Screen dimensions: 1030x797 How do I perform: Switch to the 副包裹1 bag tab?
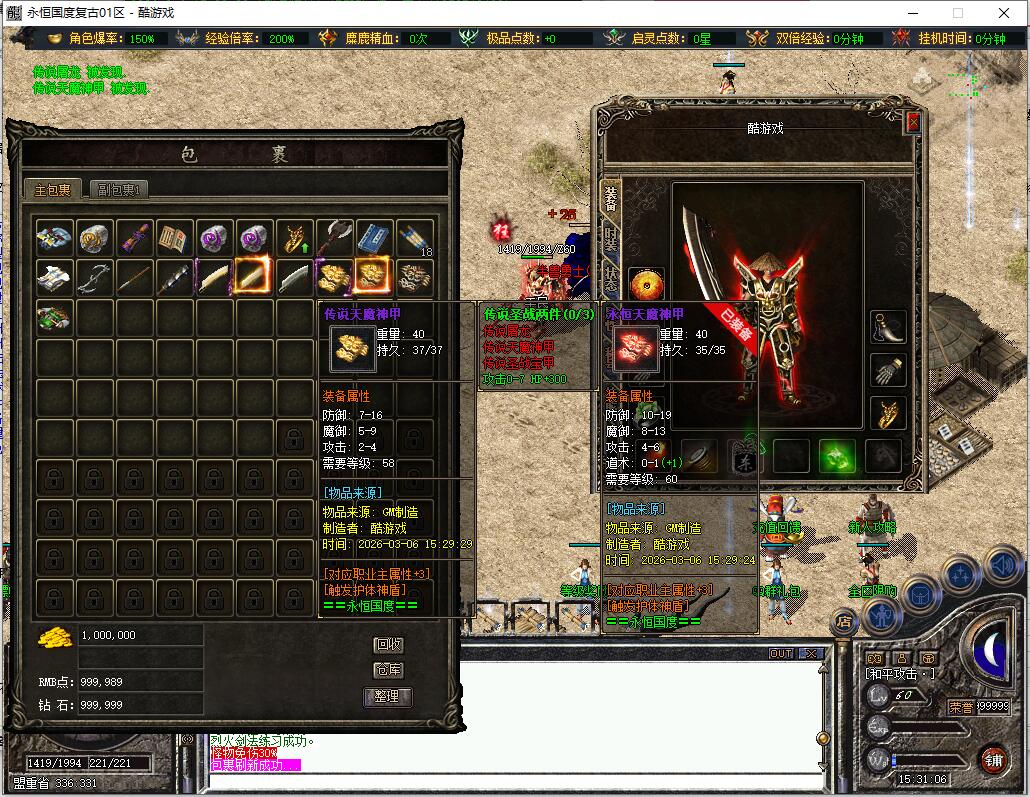pyautogui.click(x=119, y=190)
